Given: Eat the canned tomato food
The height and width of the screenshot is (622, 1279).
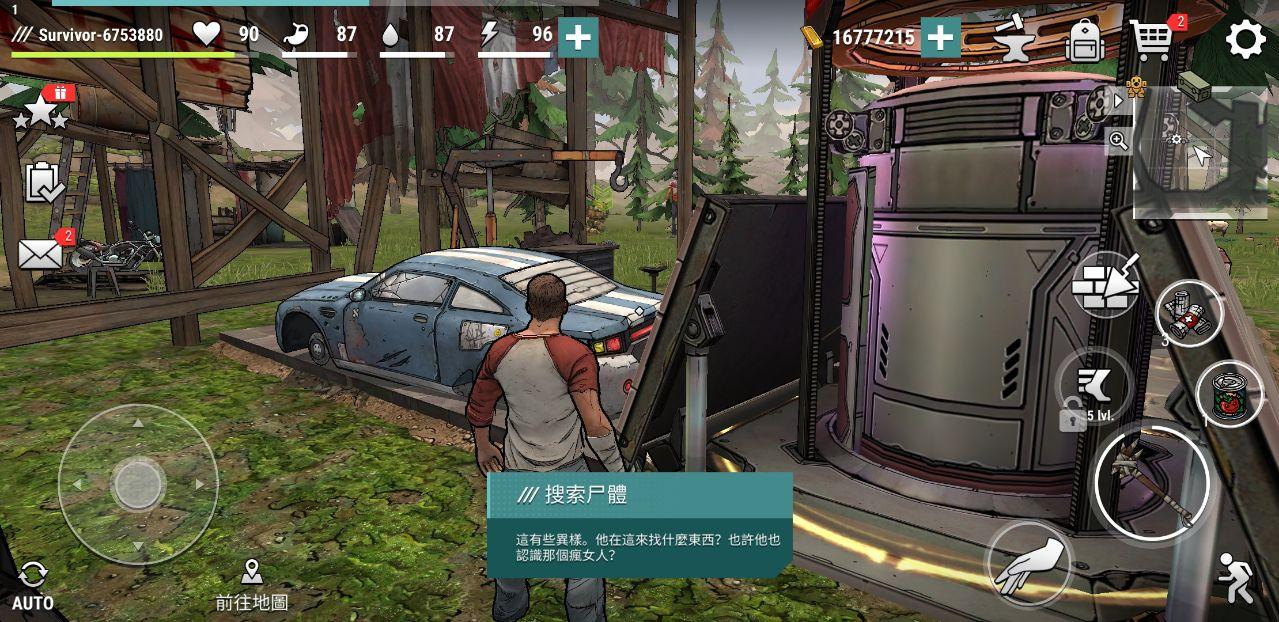Looking at the screenshot, I should (1229, 393).
